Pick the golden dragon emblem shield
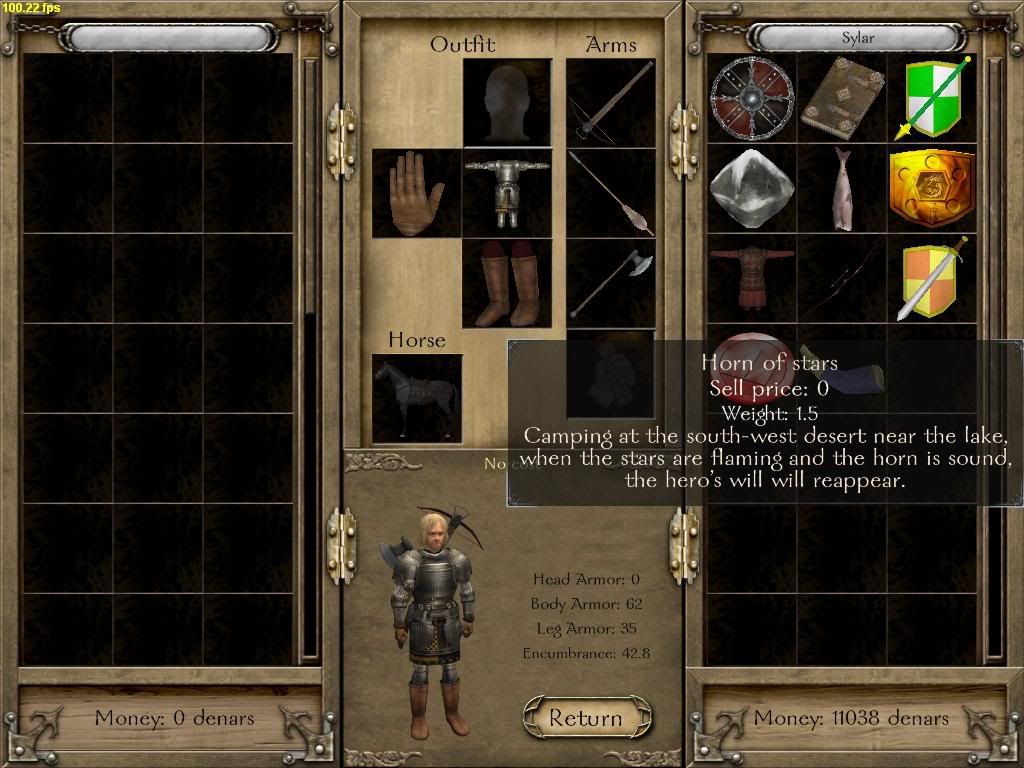This screenshot has width=1024, height=768. (x=932, y=188)
